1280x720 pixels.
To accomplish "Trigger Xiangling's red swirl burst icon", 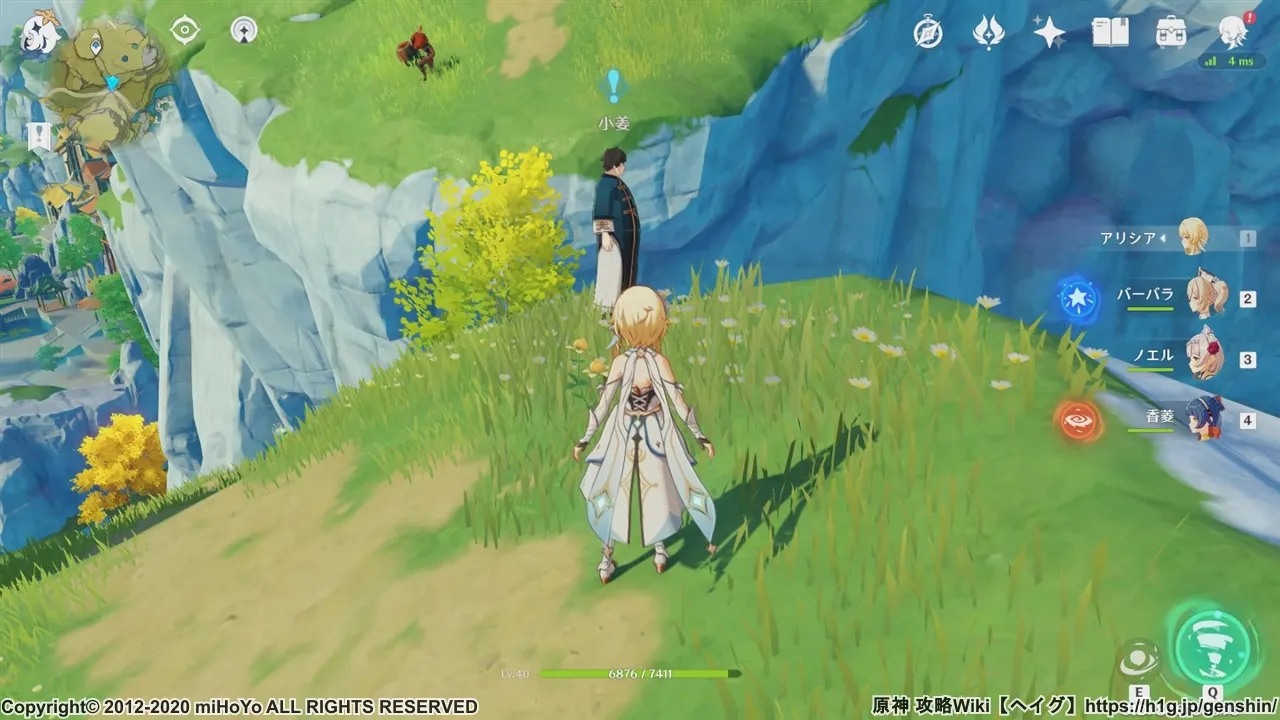I will click(x=1078, y=420).
